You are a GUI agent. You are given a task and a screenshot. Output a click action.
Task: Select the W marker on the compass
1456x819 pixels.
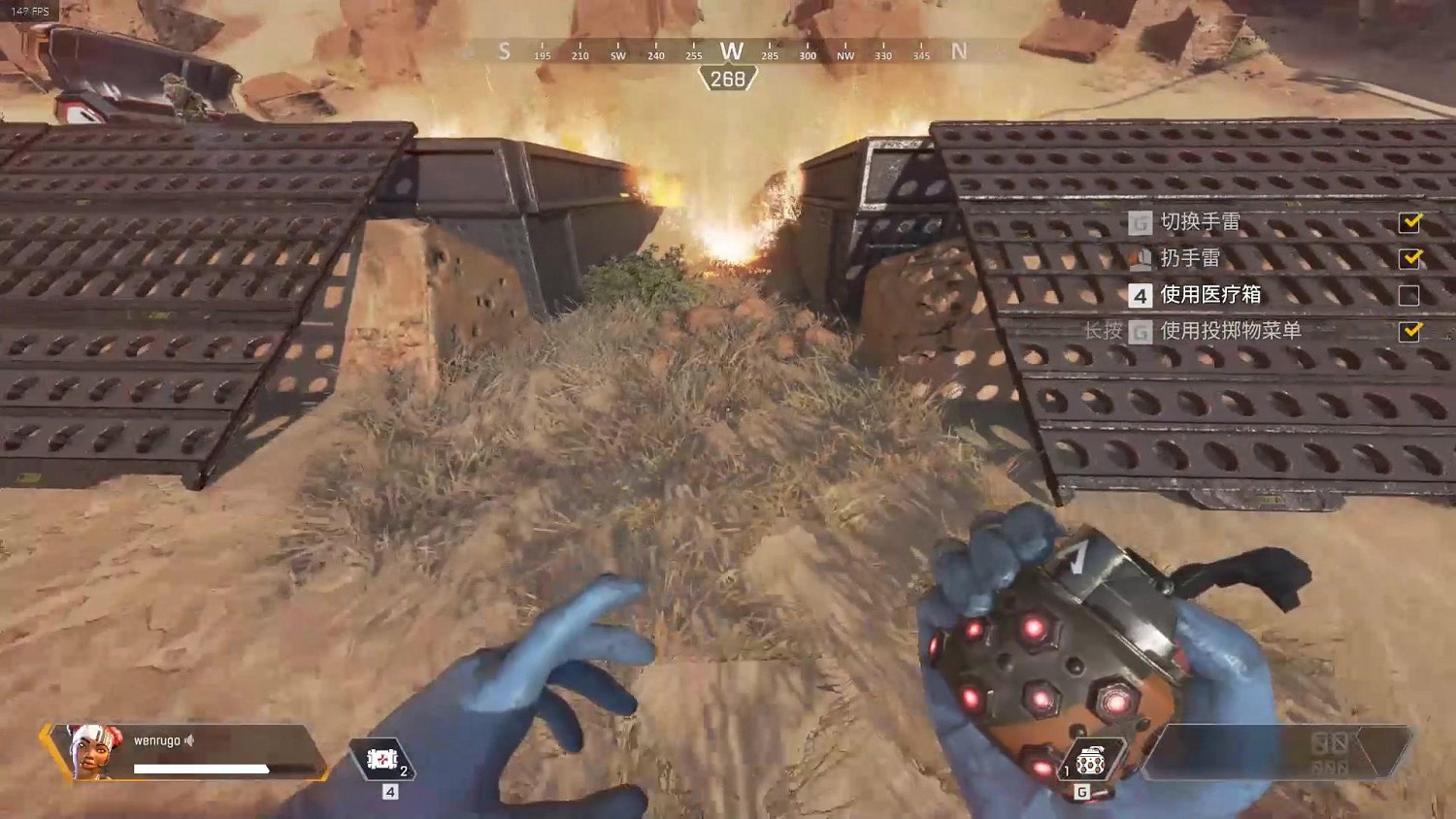point(732,51)
